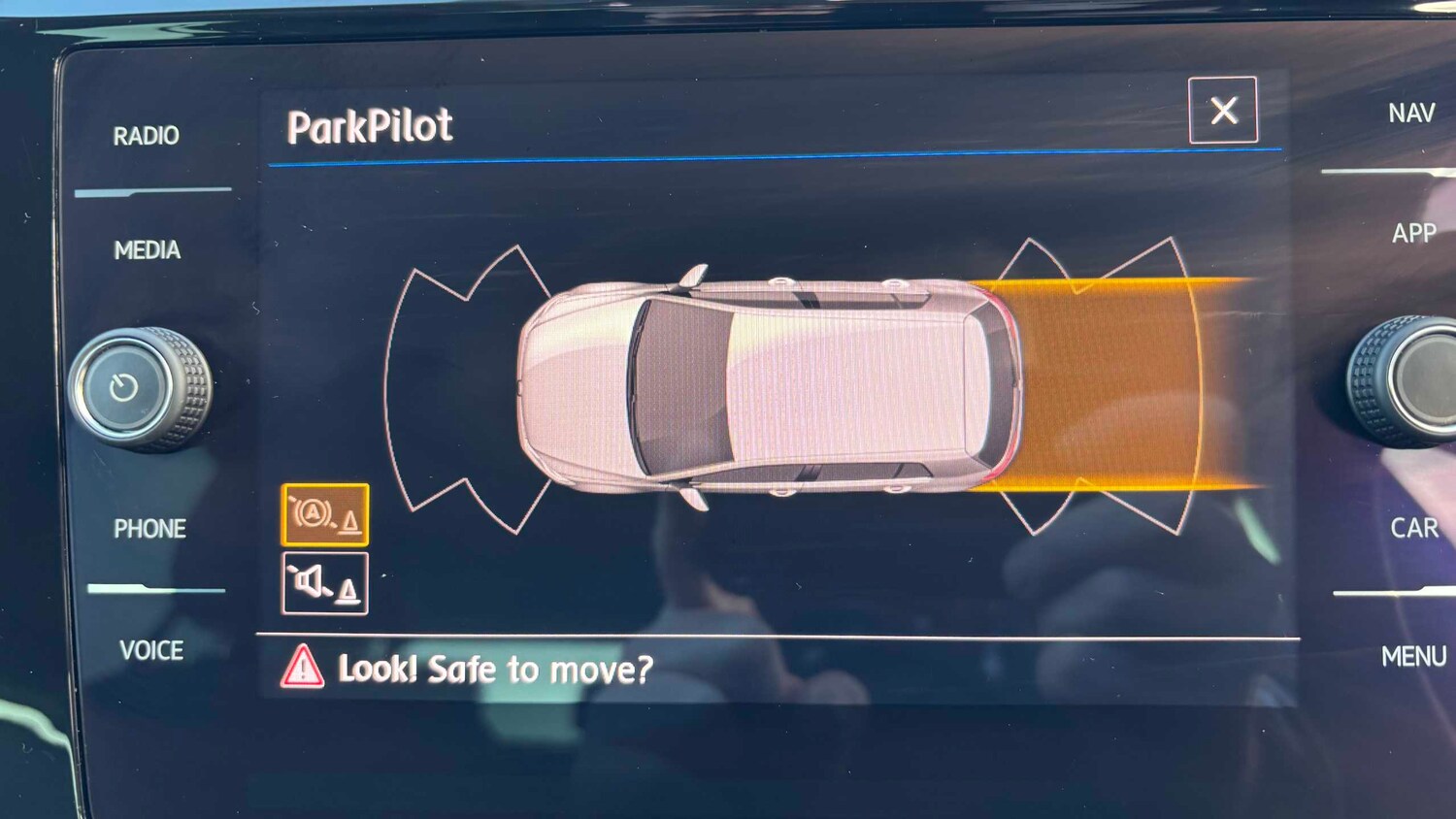Switch to MEDIA source

(148, 250)
